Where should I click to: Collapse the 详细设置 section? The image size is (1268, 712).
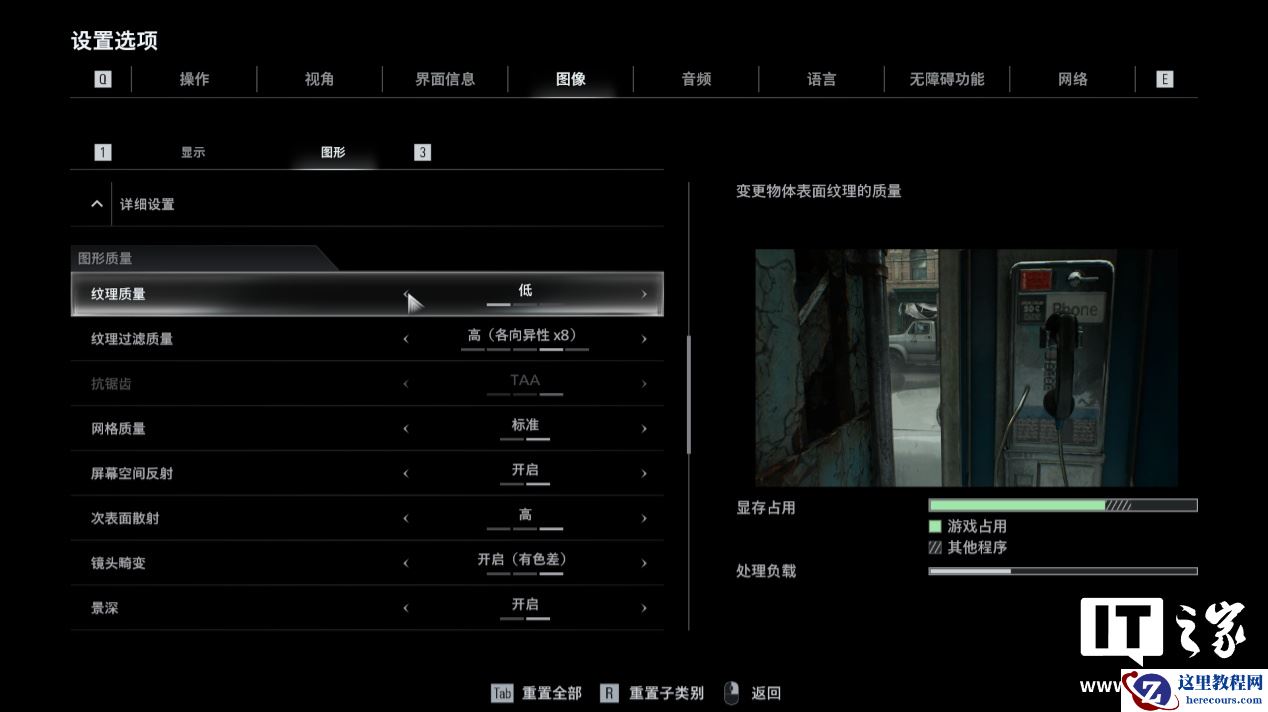[97, 204]
